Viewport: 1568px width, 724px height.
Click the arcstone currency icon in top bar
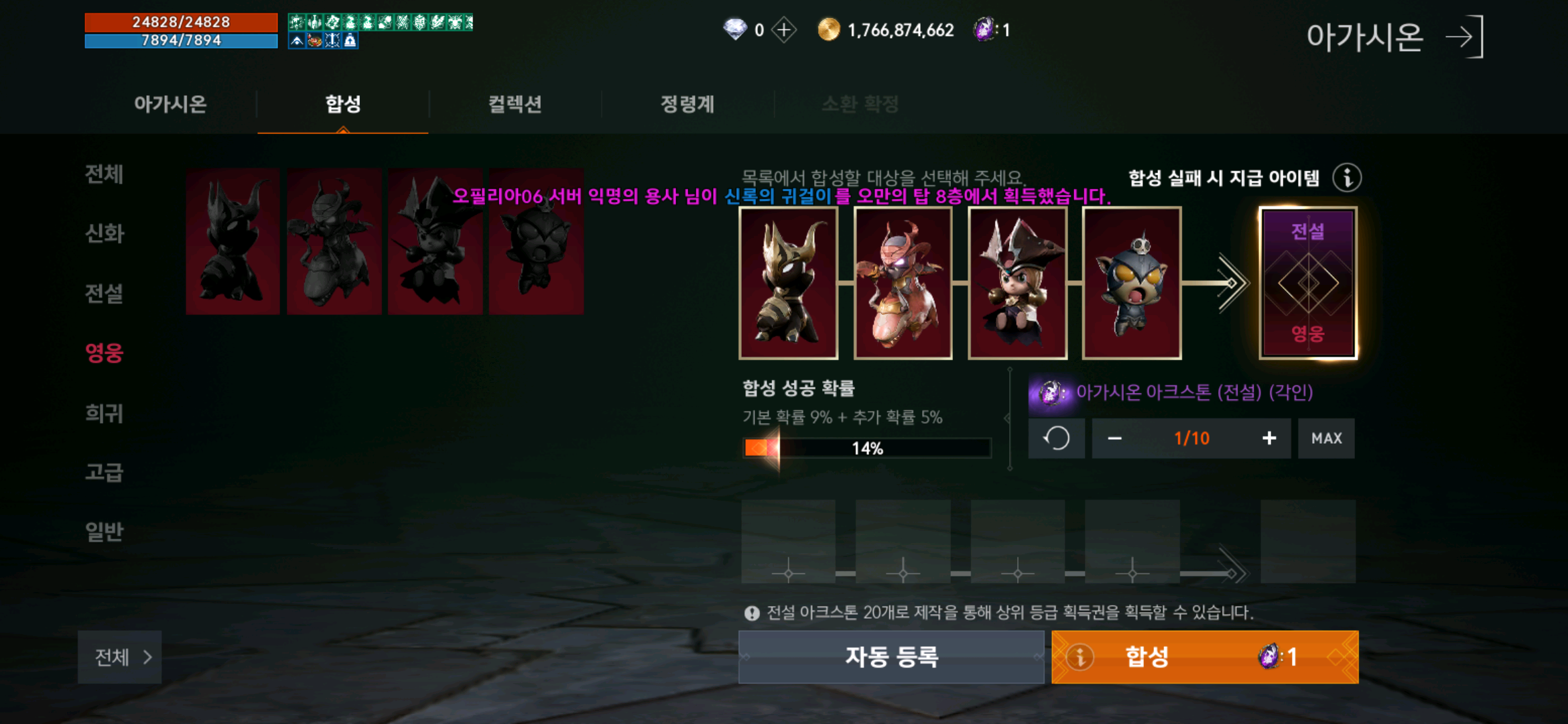984,29
